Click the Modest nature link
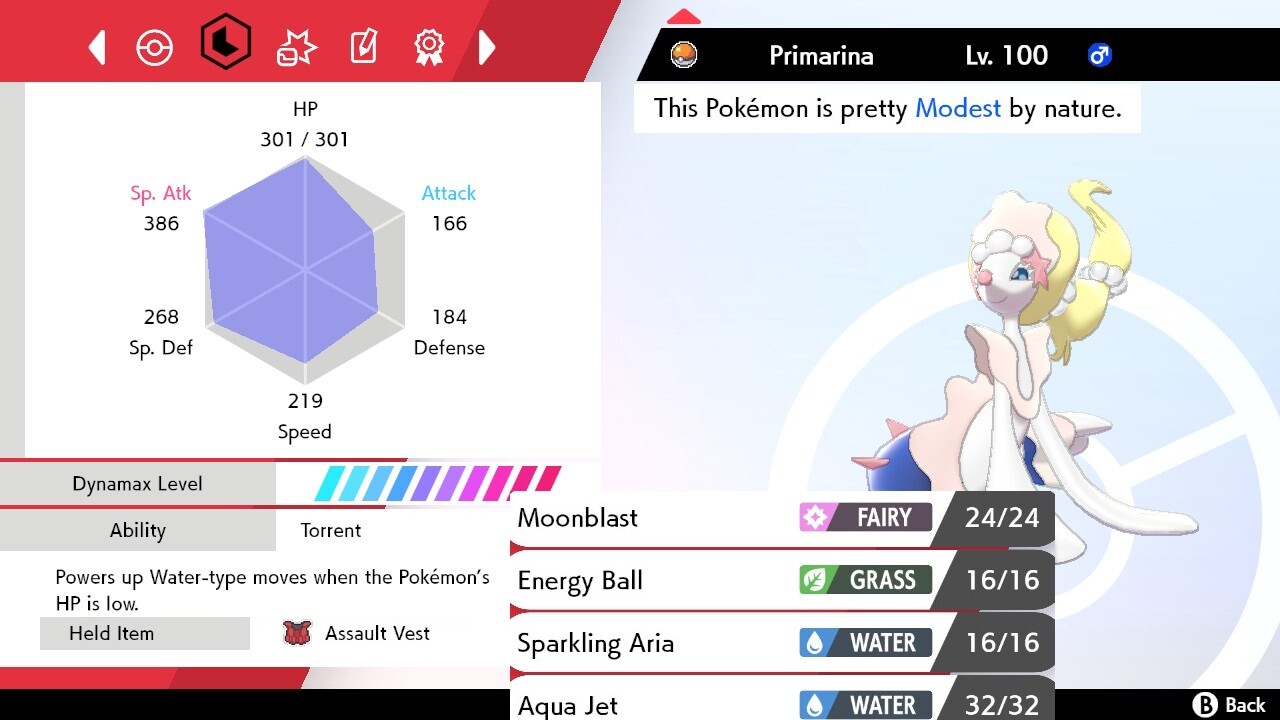 pos(957,108)
